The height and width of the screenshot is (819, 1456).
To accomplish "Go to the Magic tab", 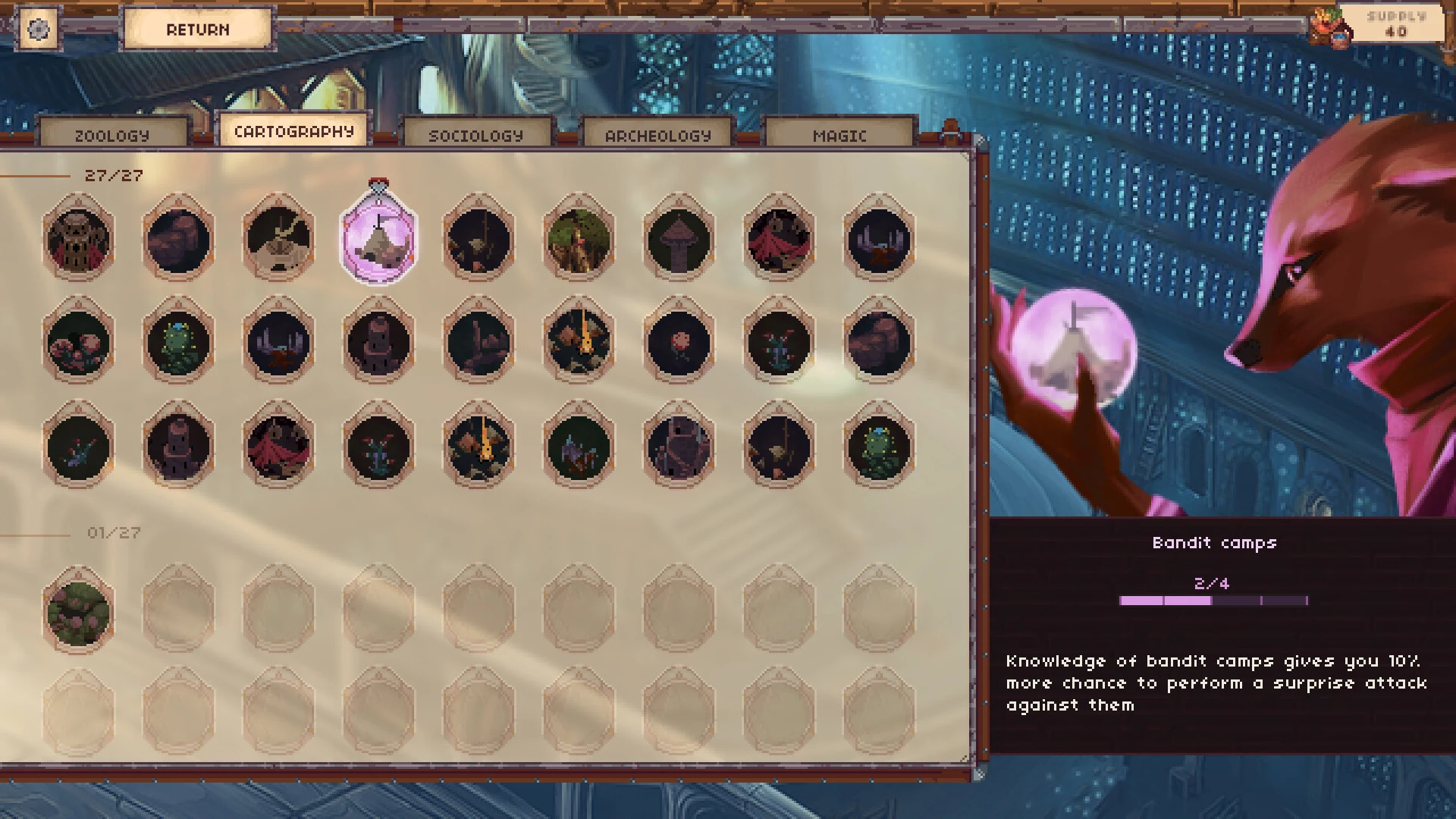I will tap(839, 135).
